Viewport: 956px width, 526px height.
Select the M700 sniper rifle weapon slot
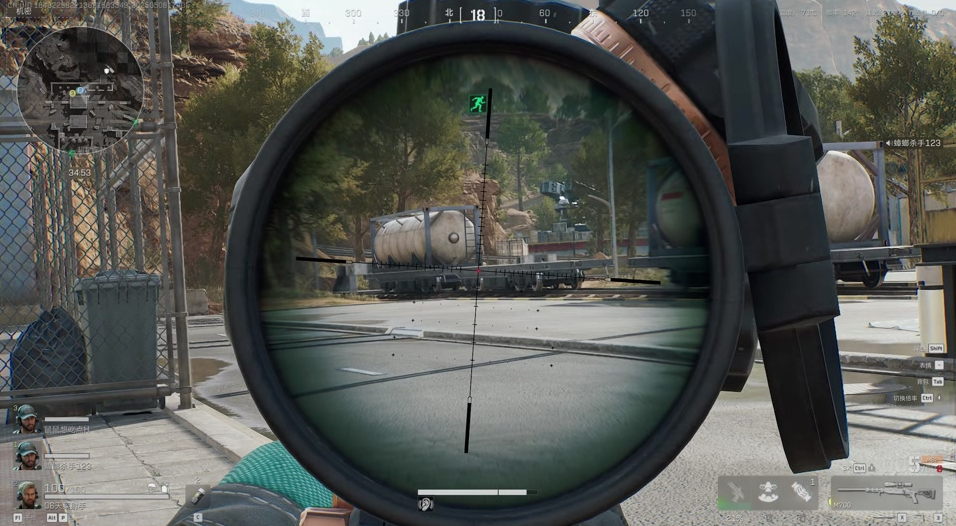(886, 493)
